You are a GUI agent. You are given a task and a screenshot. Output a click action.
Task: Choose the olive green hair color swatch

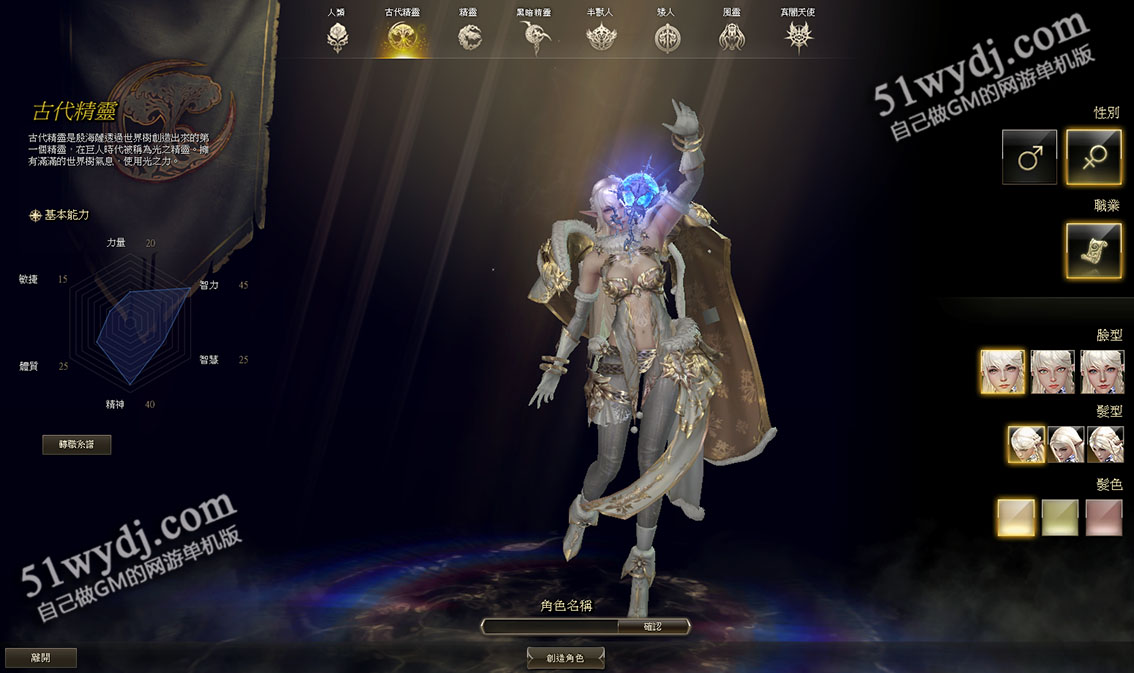(x=1060, y=518)
